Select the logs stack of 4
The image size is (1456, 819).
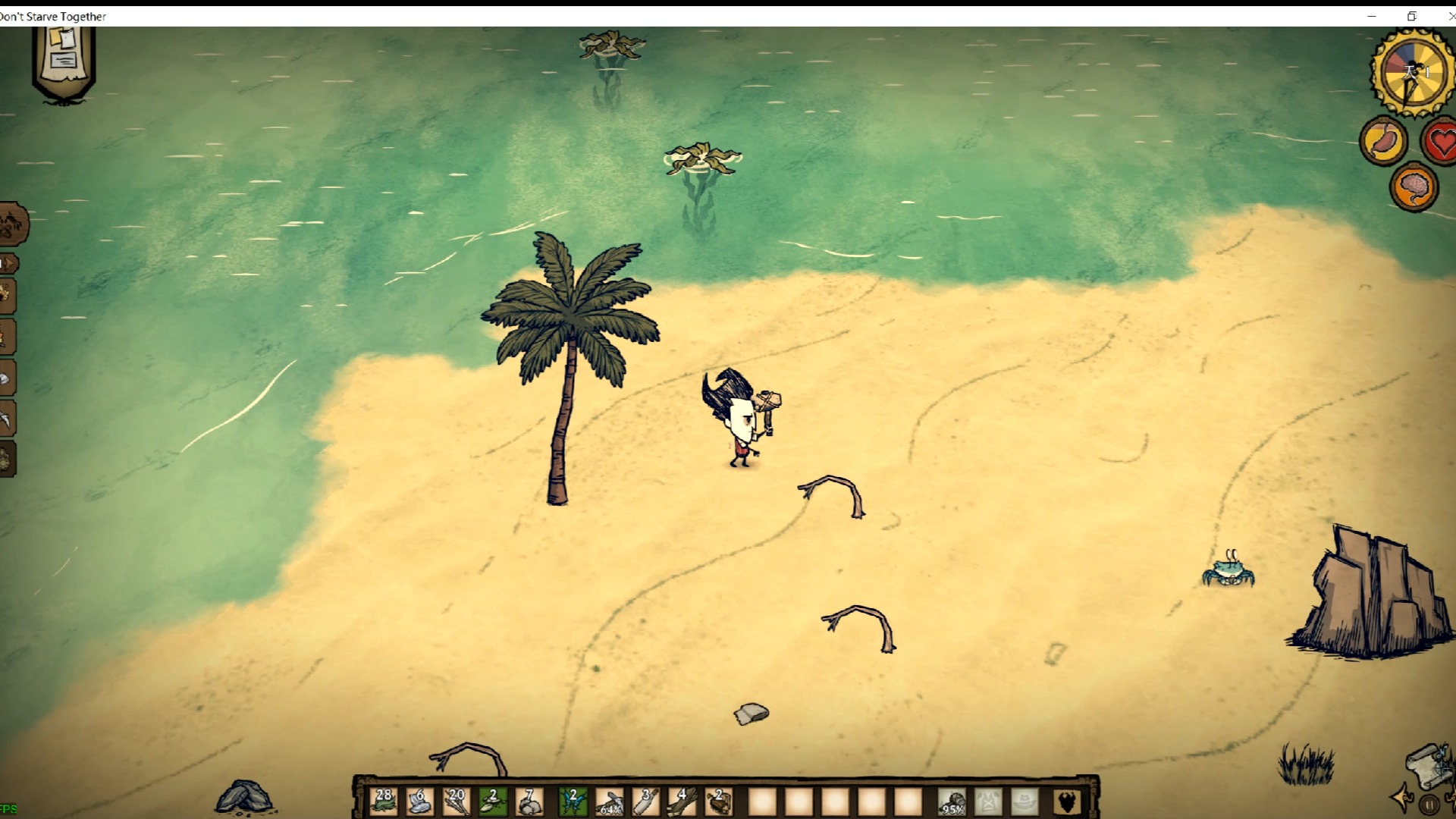coord(682,801)
